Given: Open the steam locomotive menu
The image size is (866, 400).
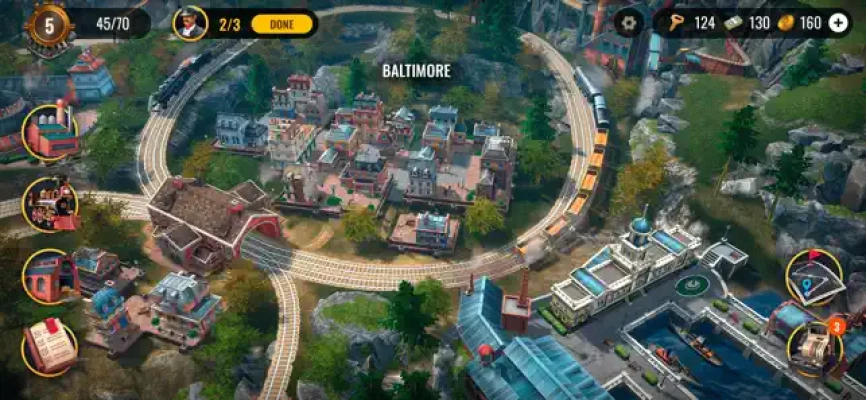Looking at the screenshot, I should [x=50, y=203].
